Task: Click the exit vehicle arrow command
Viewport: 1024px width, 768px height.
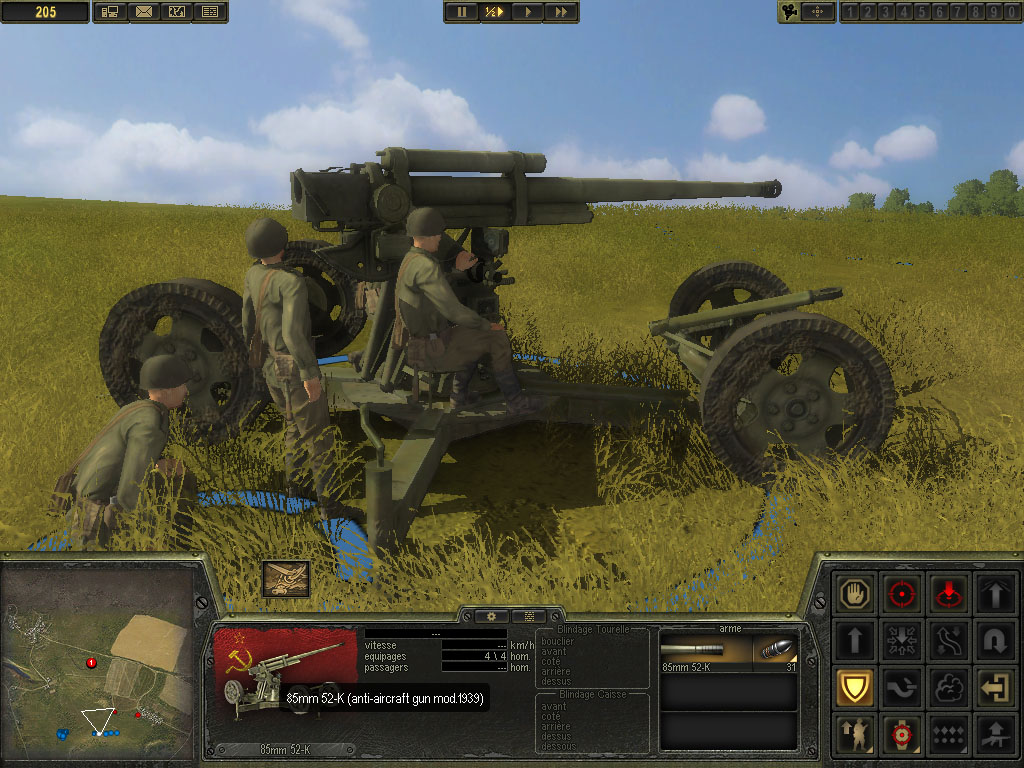Action: pos(994,688)
